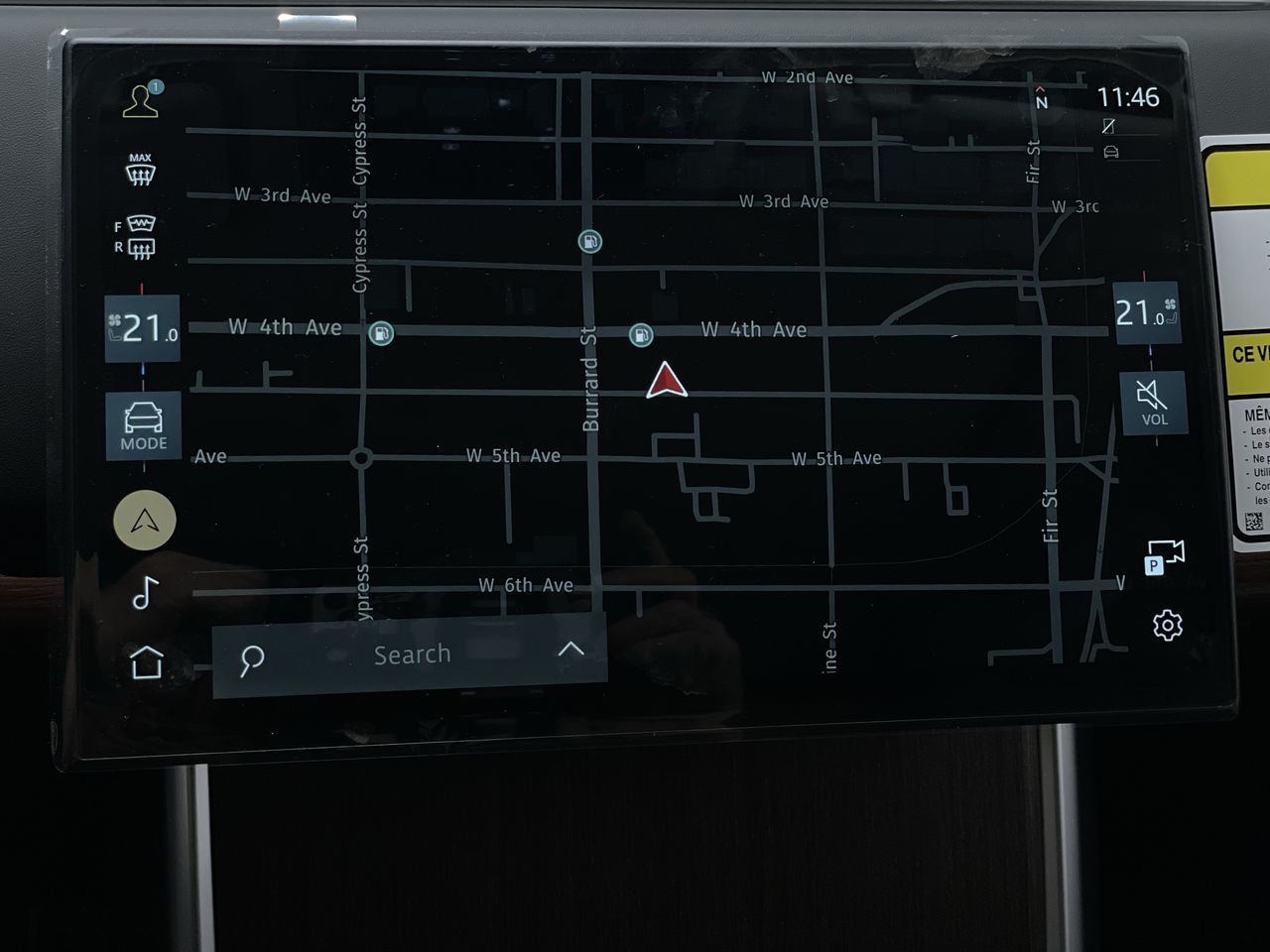The image size is (1270, 952).
Task: Select the gas station marker beside the red arrow
Action: 641,335
